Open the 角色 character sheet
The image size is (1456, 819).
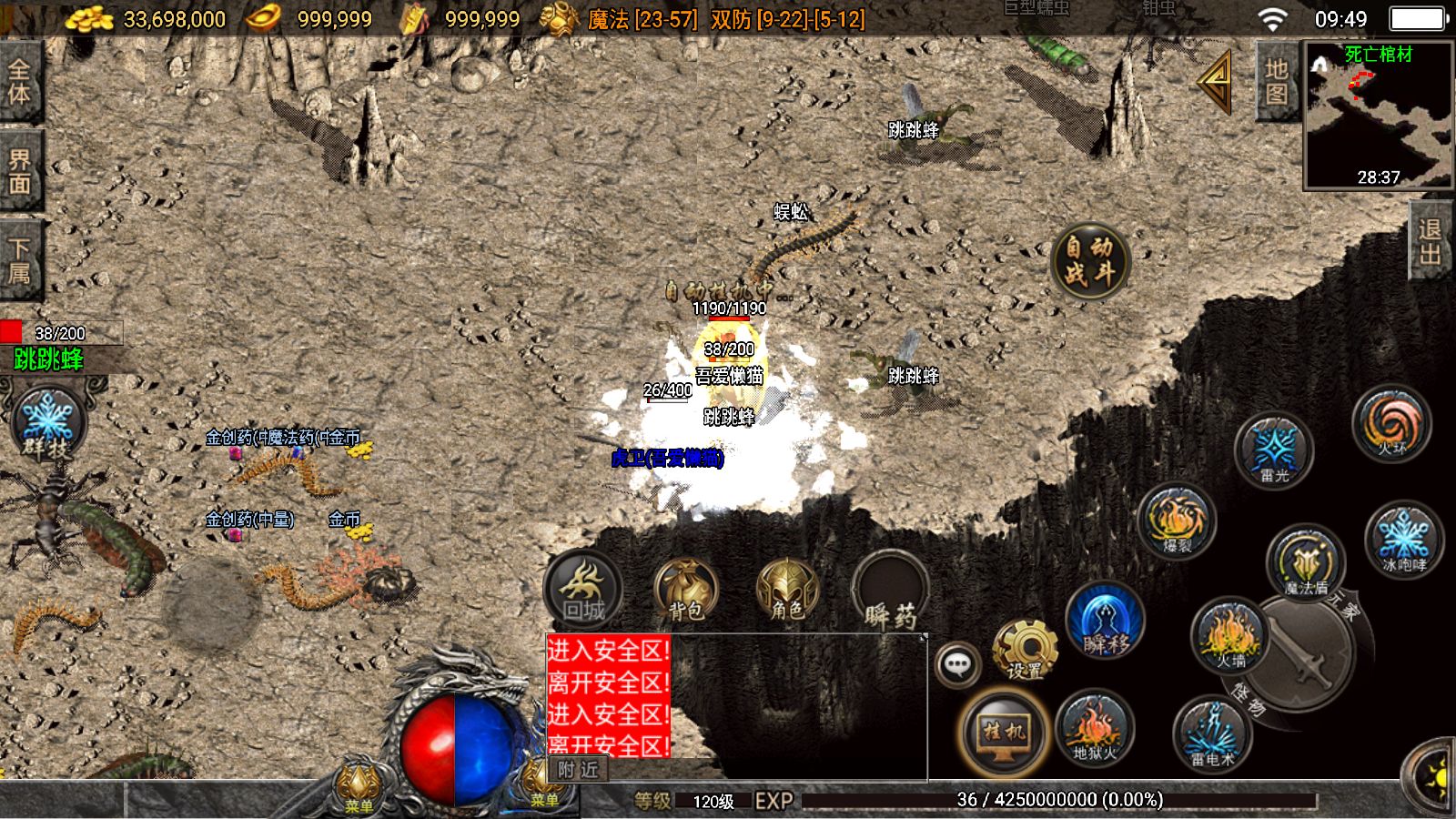click(x=787, y=590)
